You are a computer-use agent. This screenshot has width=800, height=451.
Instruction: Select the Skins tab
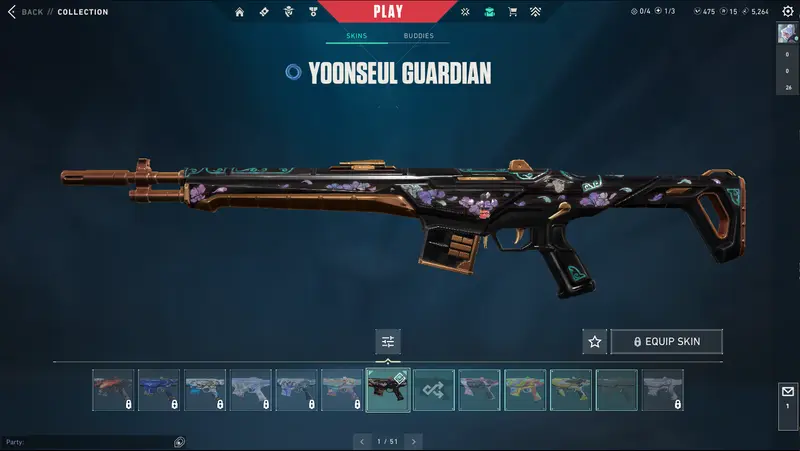(356, 36)
